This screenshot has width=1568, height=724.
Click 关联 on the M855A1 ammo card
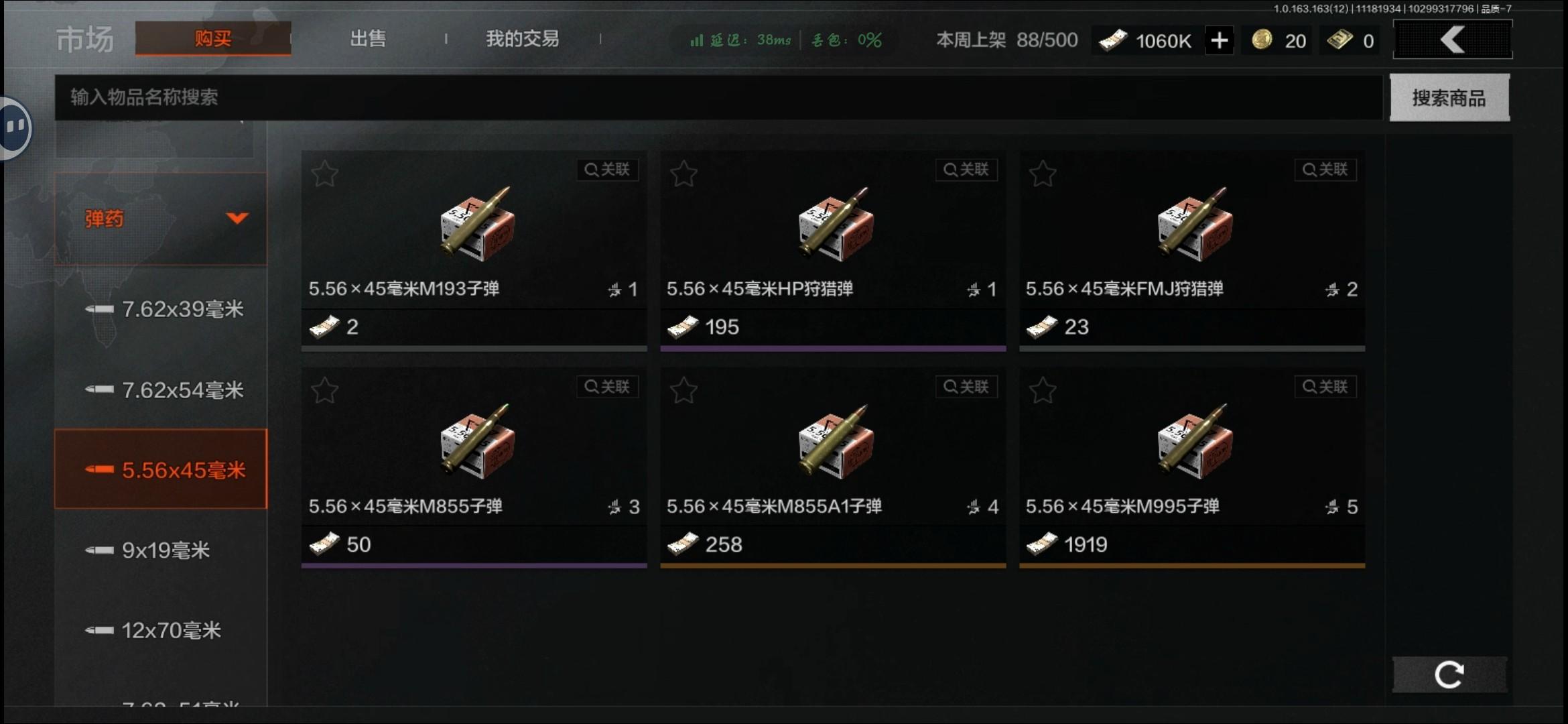(966, 386)
